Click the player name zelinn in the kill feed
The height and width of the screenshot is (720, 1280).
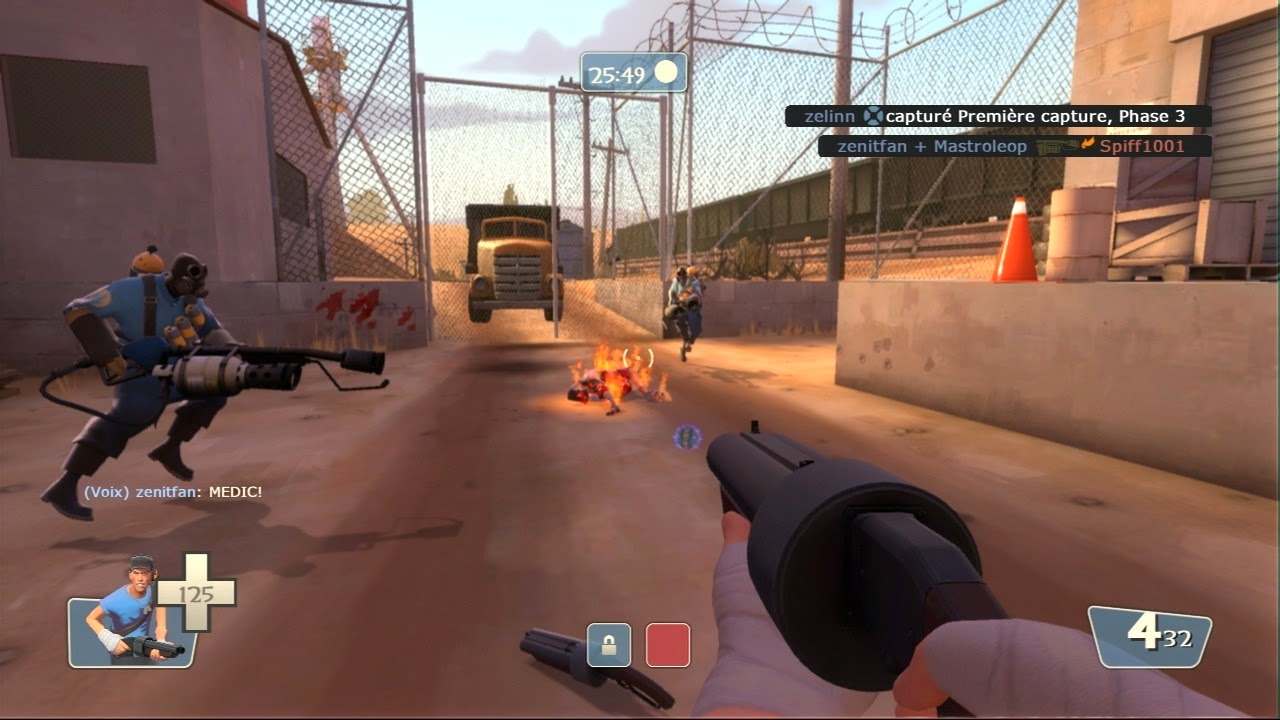click(x=829, y=116)
